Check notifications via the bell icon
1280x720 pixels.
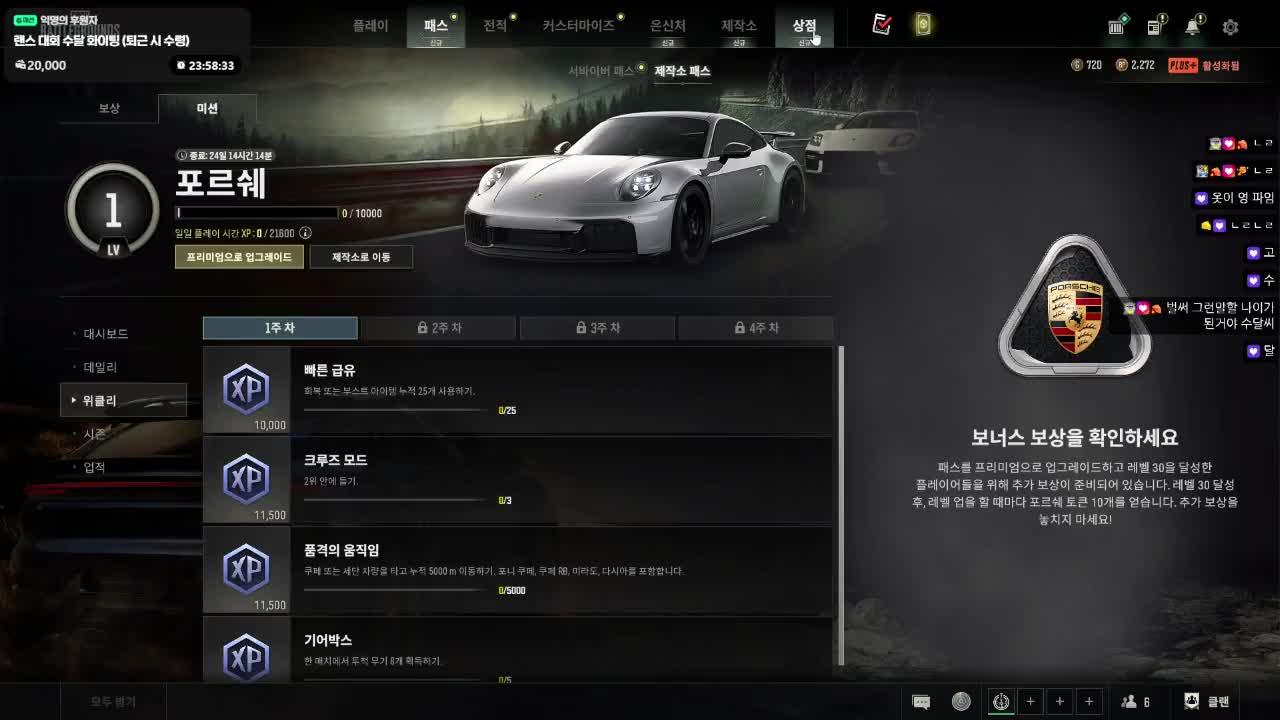tap(1194, 28)
